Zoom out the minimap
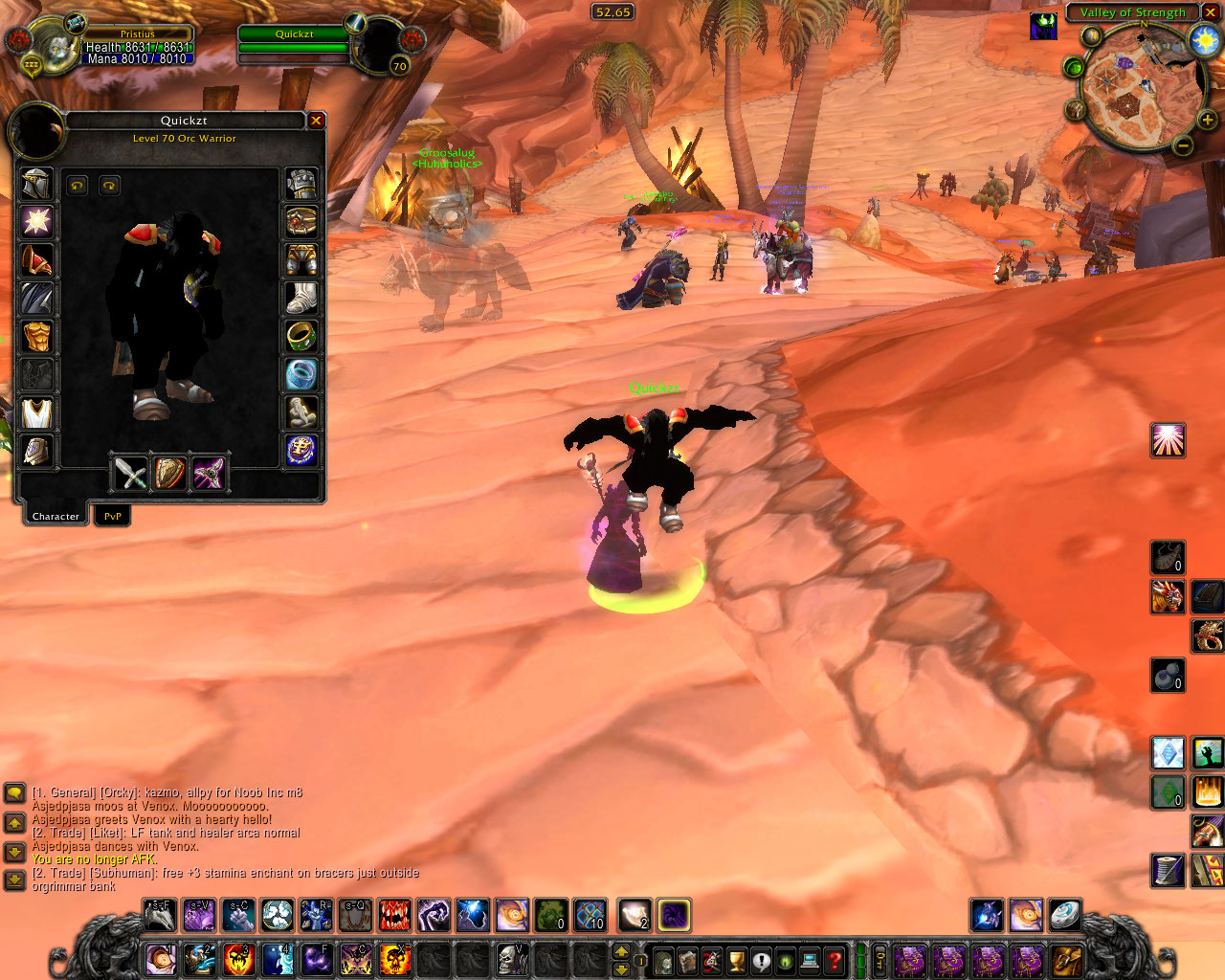Image resolution: width=1225 pixels, height=980 pixels. 1183,146
